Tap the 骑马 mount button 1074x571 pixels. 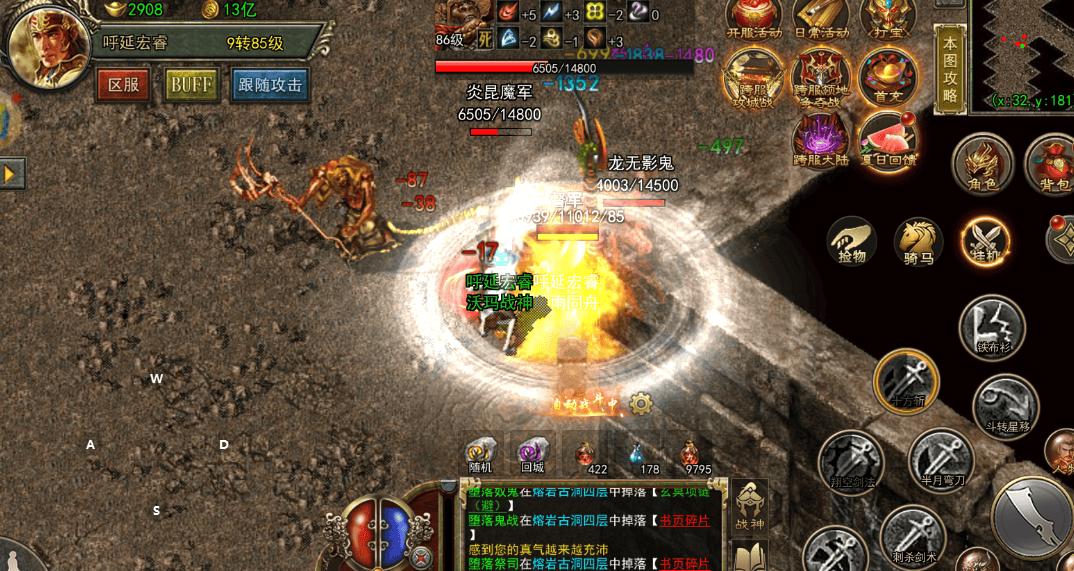tap(918, 241)
